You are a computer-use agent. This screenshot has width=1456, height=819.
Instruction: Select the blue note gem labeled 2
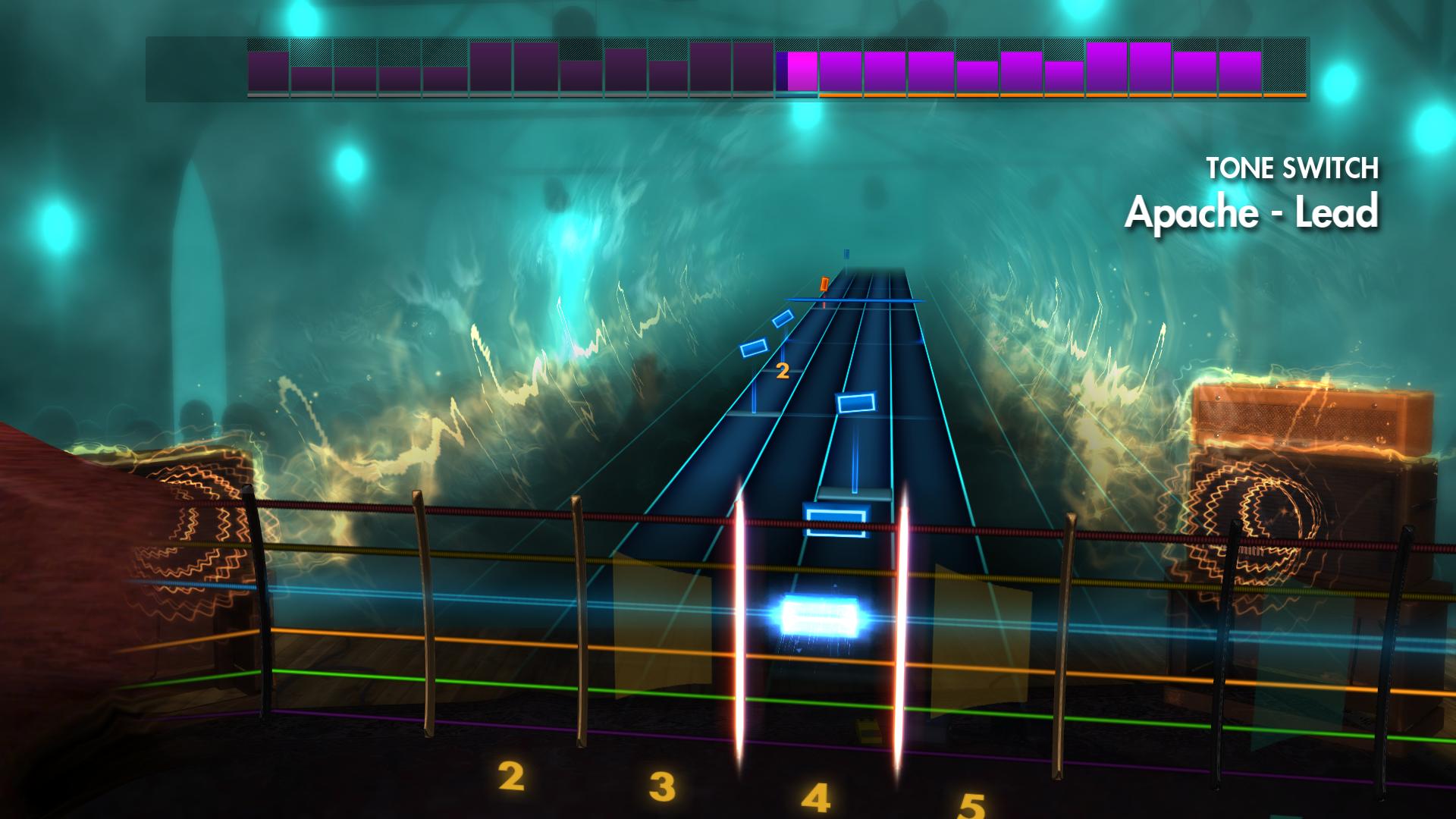(783, 320)
